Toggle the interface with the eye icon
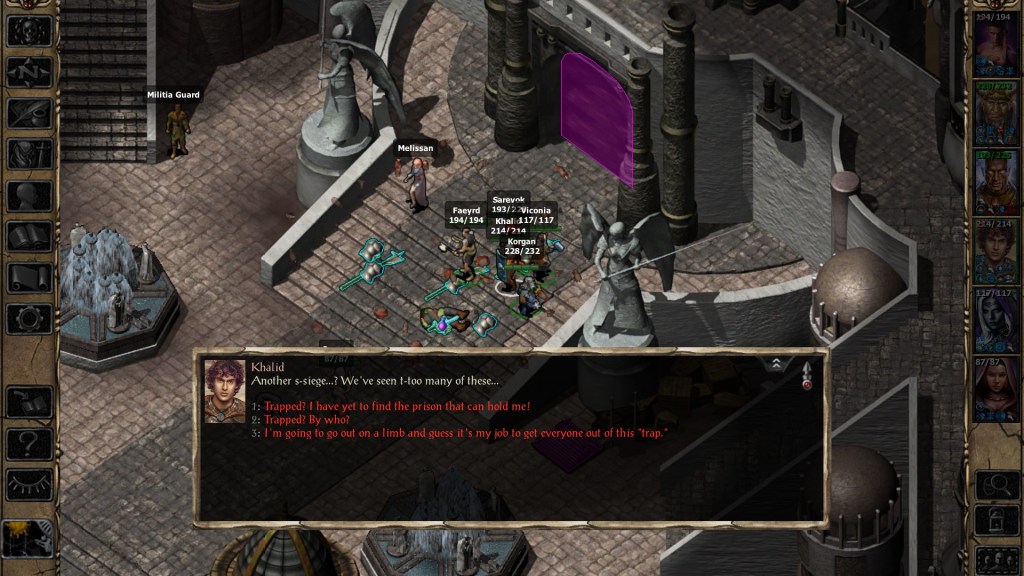Screen dimensions: 1024x576 pos(29,484)
